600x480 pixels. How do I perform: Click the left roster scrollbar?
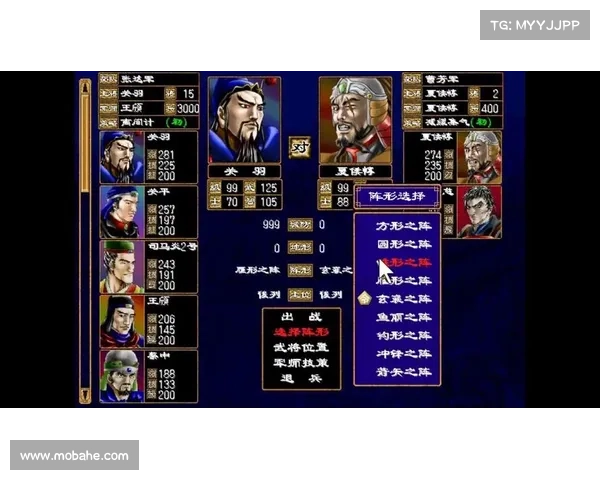click(86, 240)
